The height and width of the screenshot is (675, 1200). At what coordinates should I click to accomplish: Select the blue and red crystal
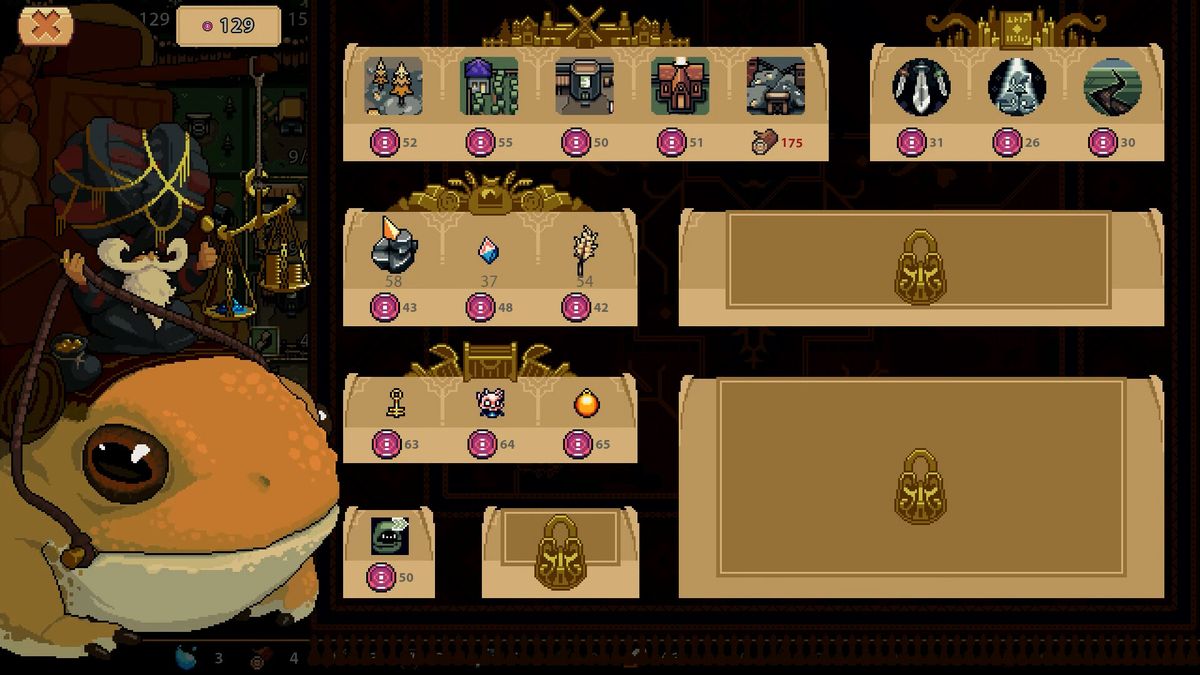(x=488, y=249)
